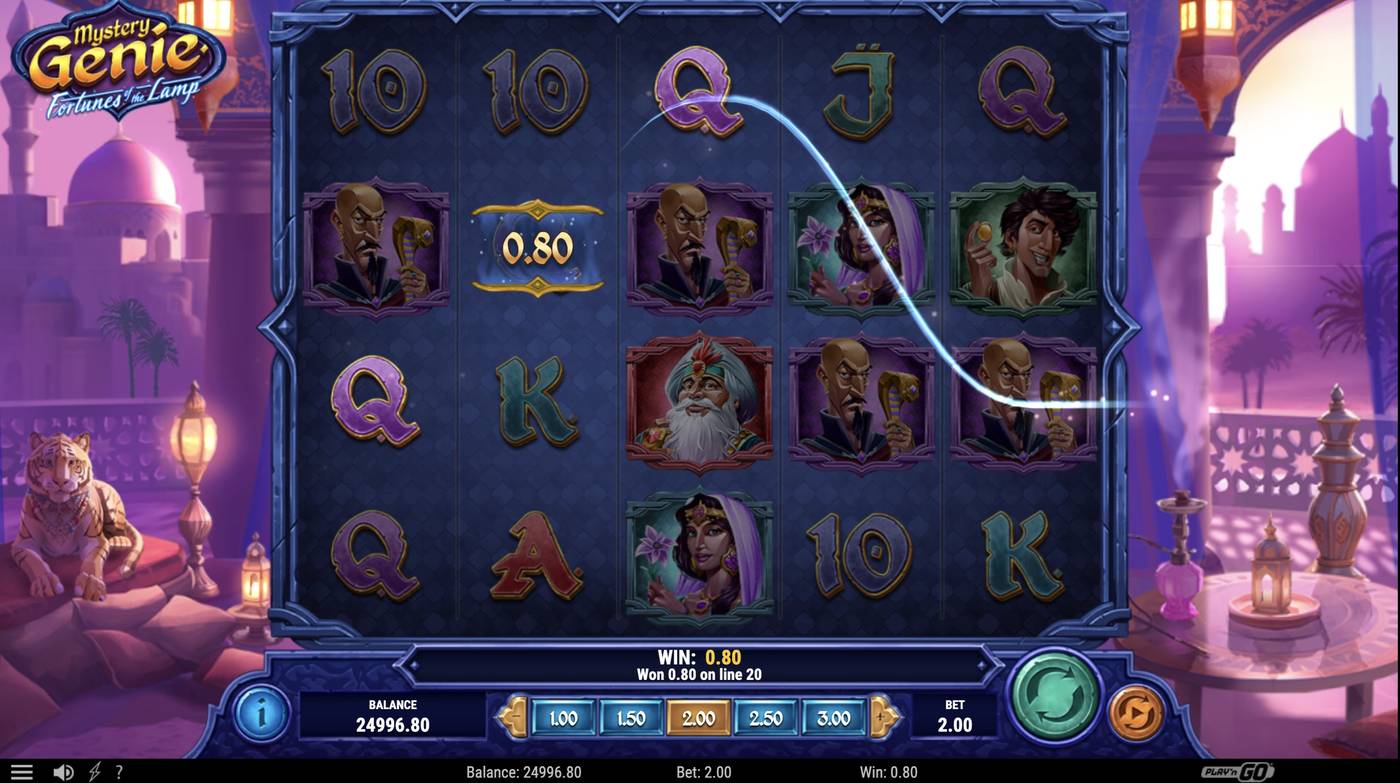Switch bet to 3.00
This screenshot has height=783, width=1400.
click(x=833, y=717)
